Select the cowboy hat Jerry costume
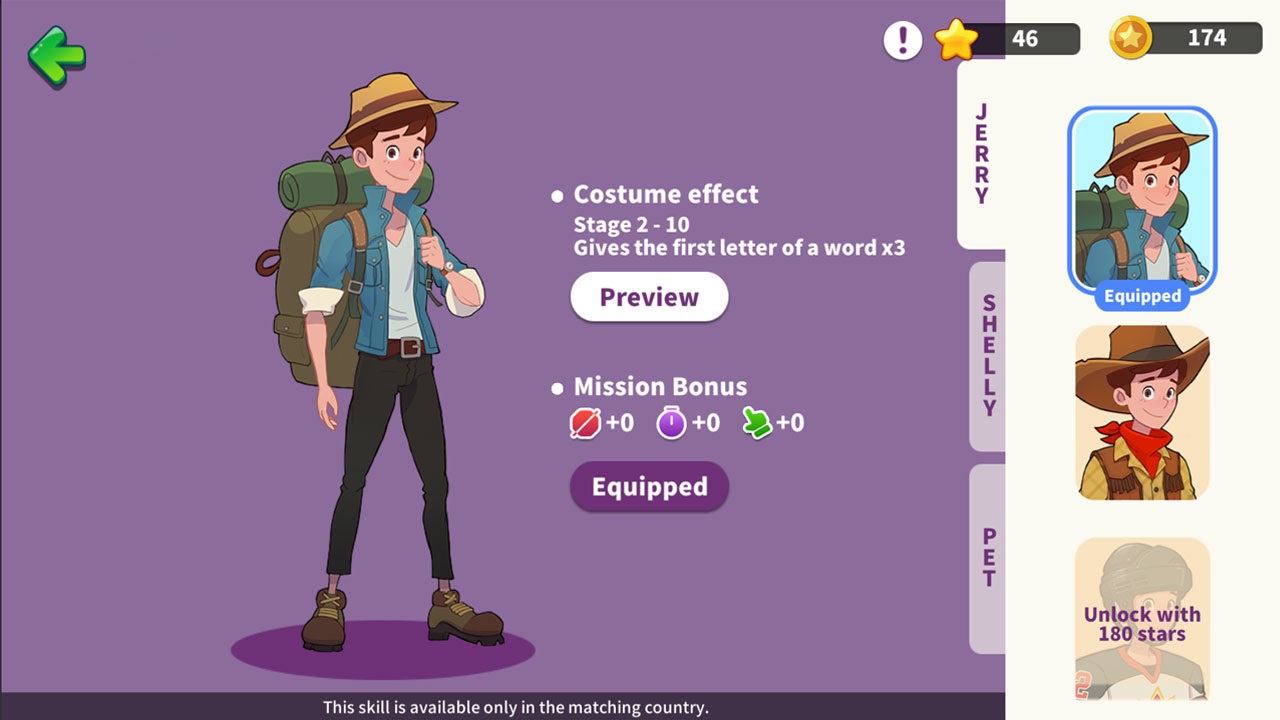The width and height of the screenshot is (1280, 720). click(1141, 410)
